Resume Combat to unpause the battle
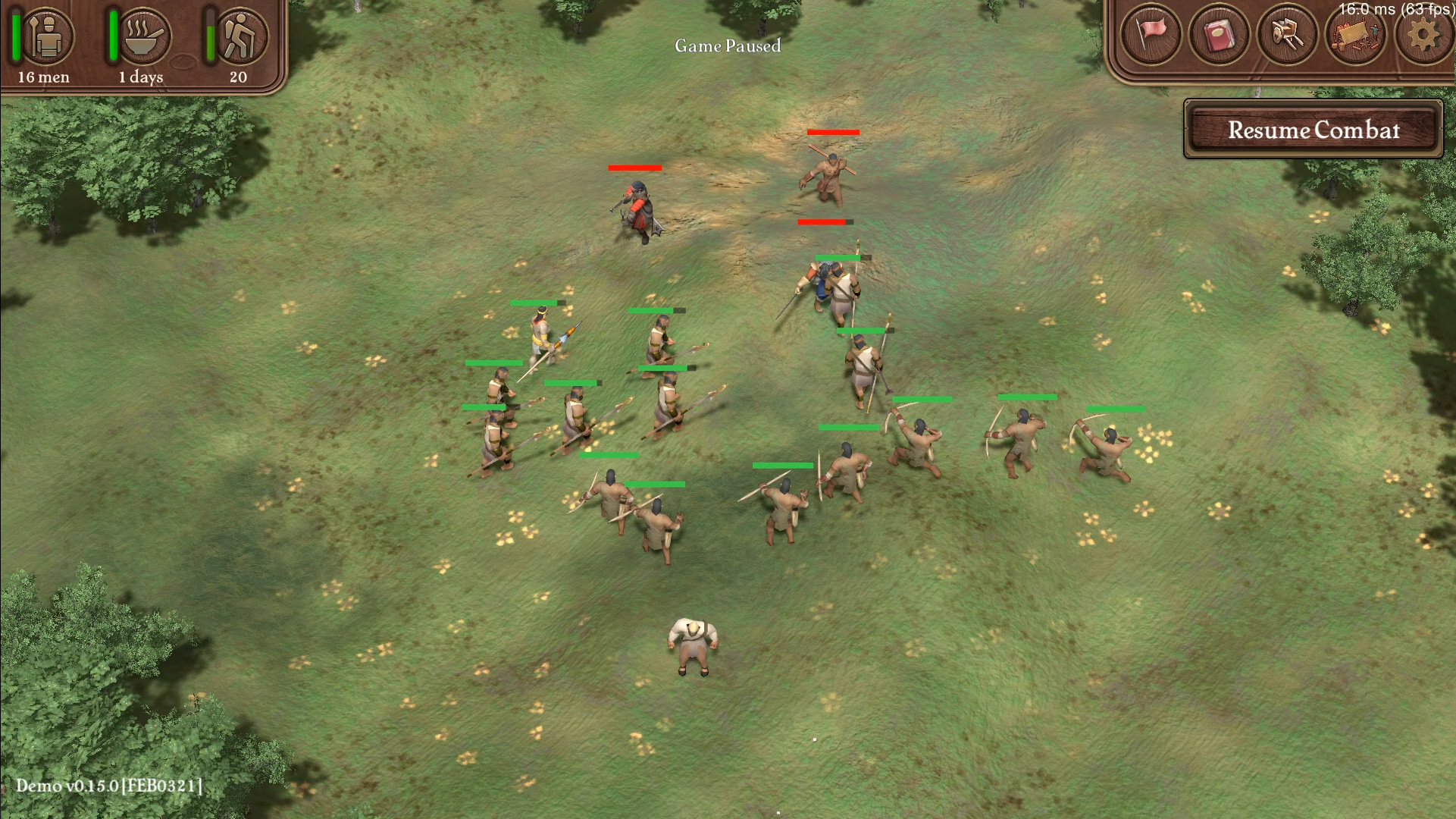The width and height of the screenshot is (1456, 819). click(x=1313, y=130)
